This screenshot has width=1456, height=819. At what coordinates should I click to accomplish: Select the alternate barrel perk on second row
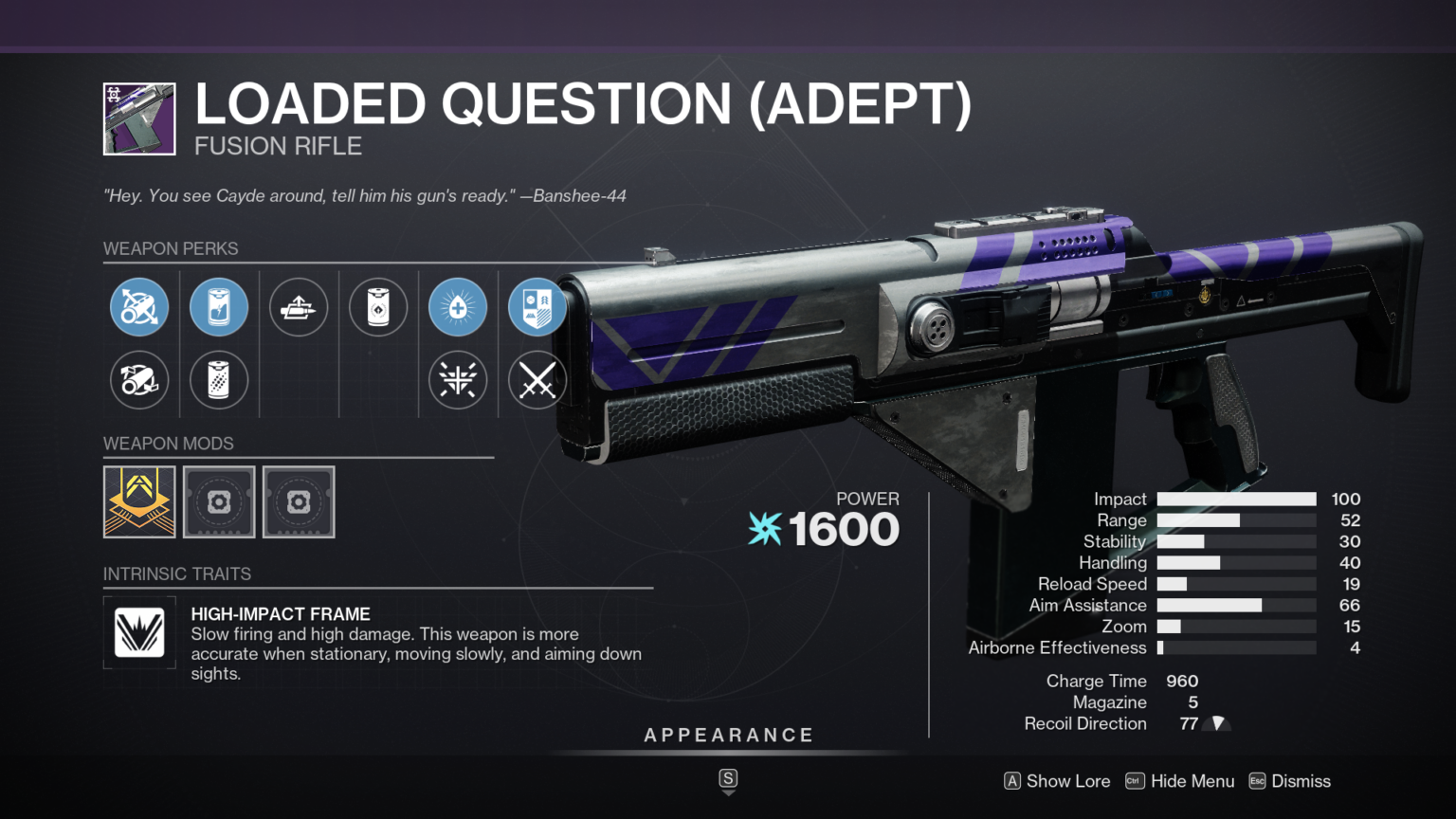click(x=139, y=380)
